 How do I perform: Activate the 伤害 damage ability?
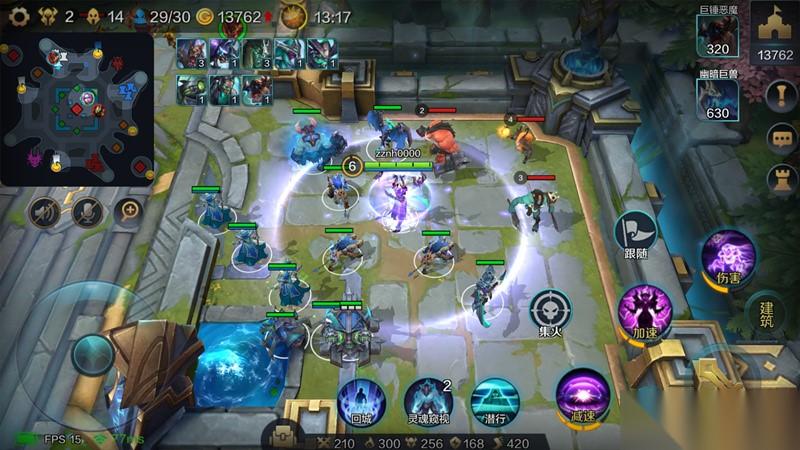coord(727,255)
